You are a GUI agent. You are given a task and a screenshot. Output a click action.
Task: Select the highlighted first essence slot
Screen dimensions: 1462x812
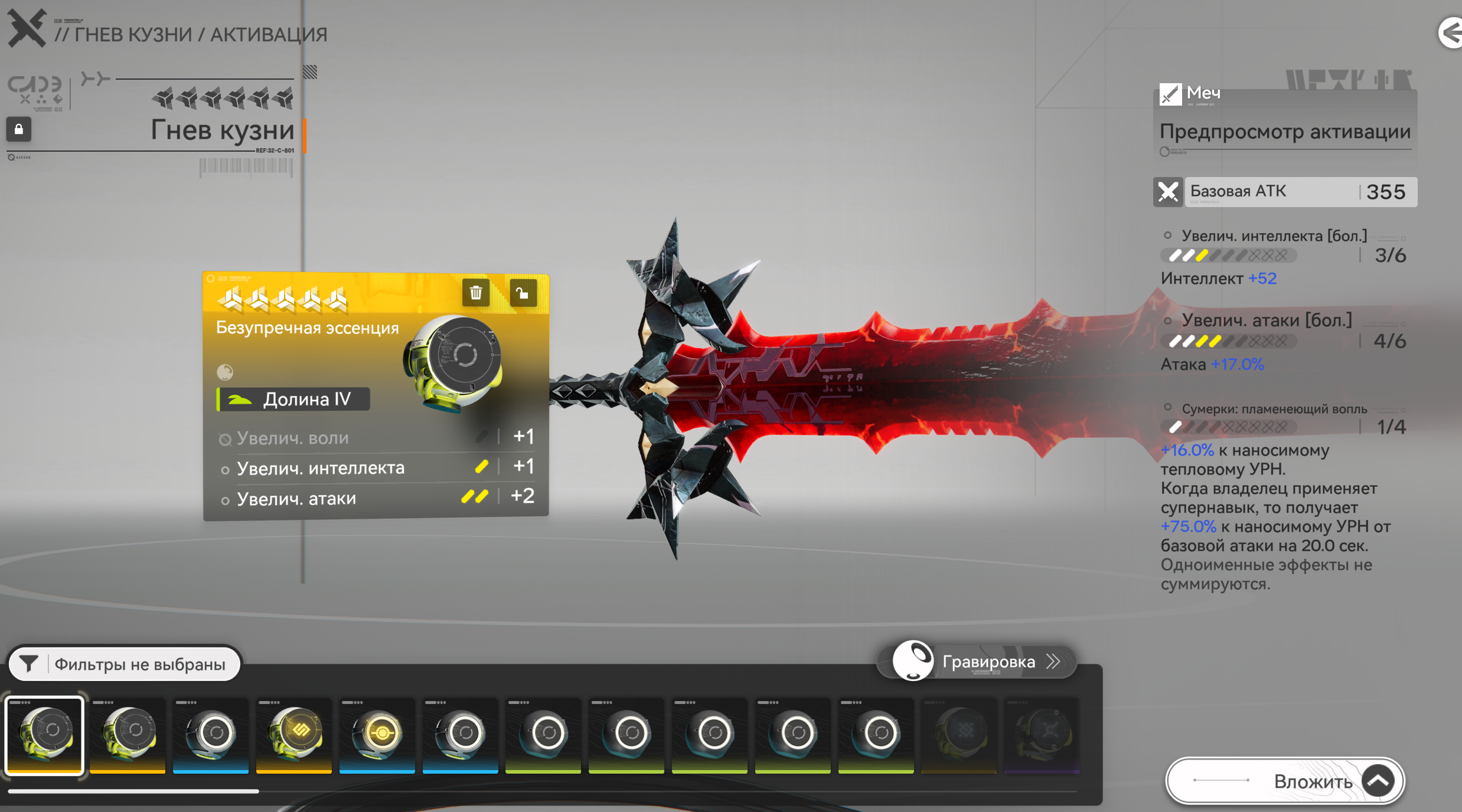click(x=44, y=735)
